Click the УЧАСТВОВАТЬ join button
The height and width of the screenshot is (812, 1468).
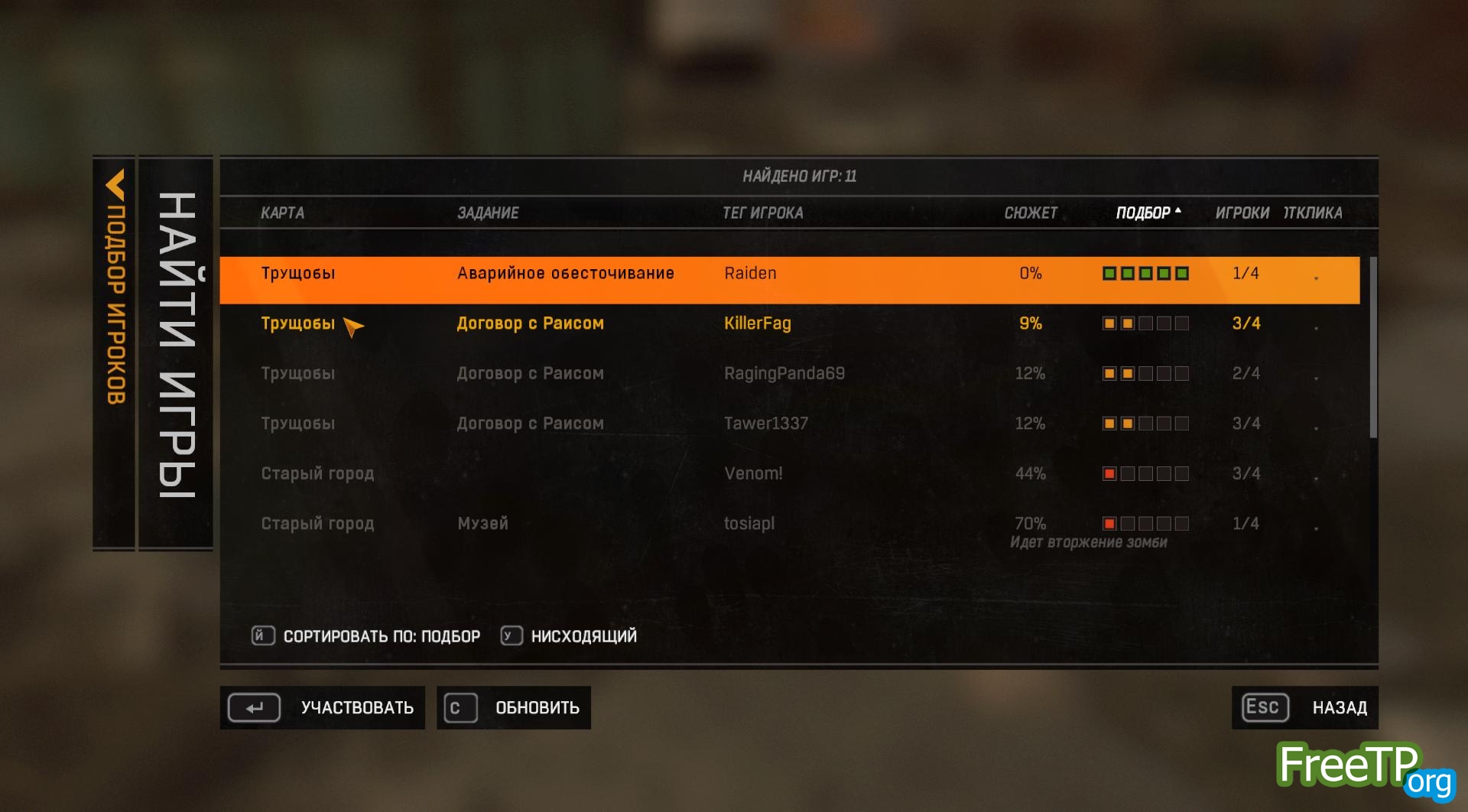323,708
